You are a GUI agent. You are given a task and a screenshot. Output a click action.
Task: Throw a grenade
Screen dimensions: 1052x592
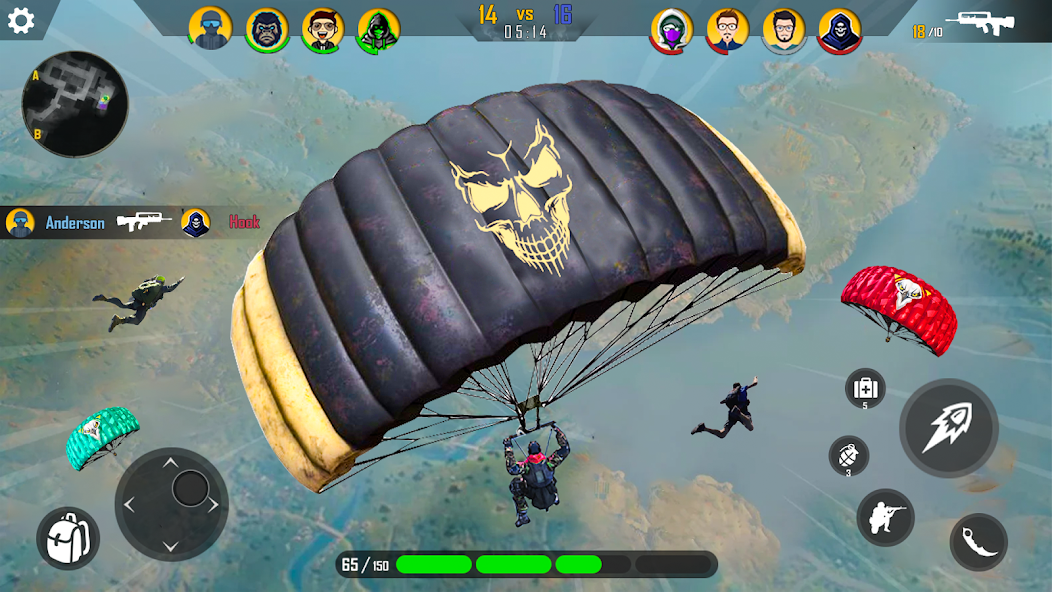point(848,456)
